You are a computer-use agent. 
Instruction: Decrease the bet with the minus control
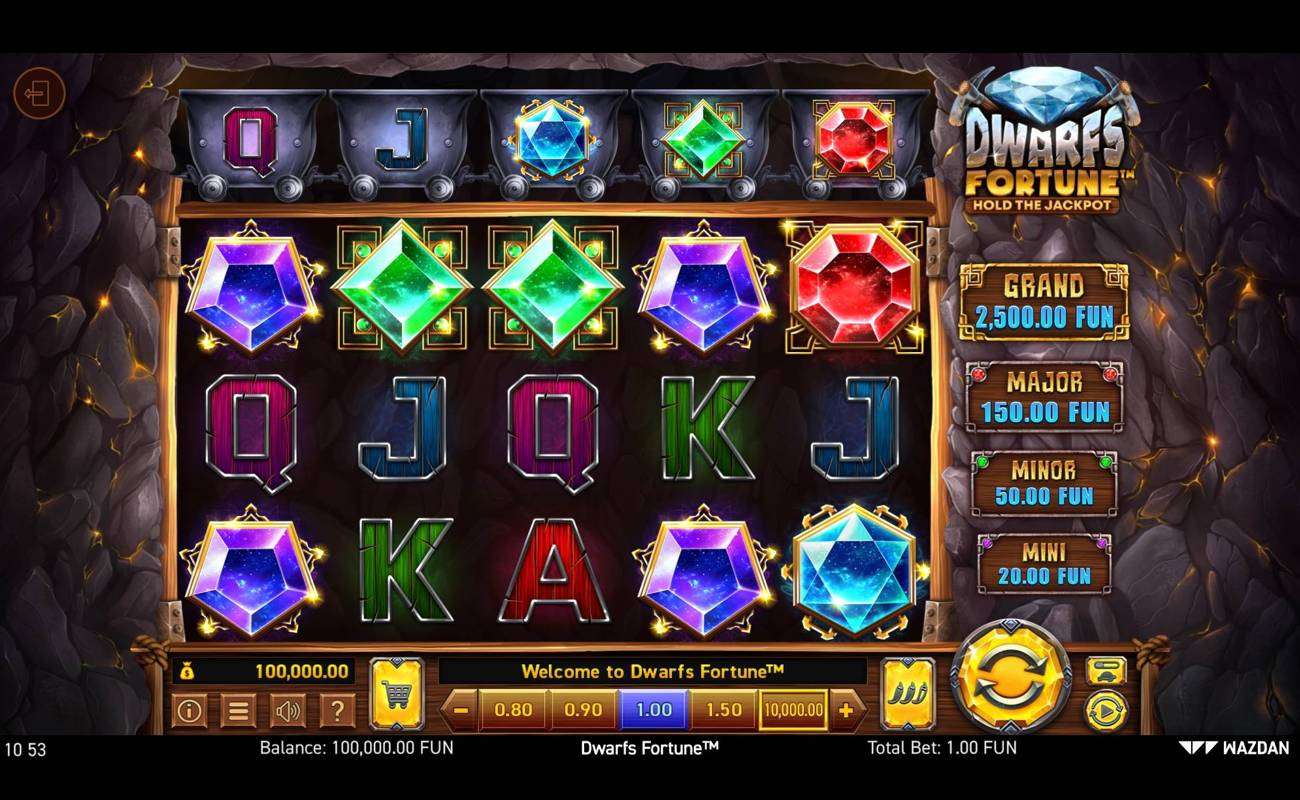tap(459, 709)
